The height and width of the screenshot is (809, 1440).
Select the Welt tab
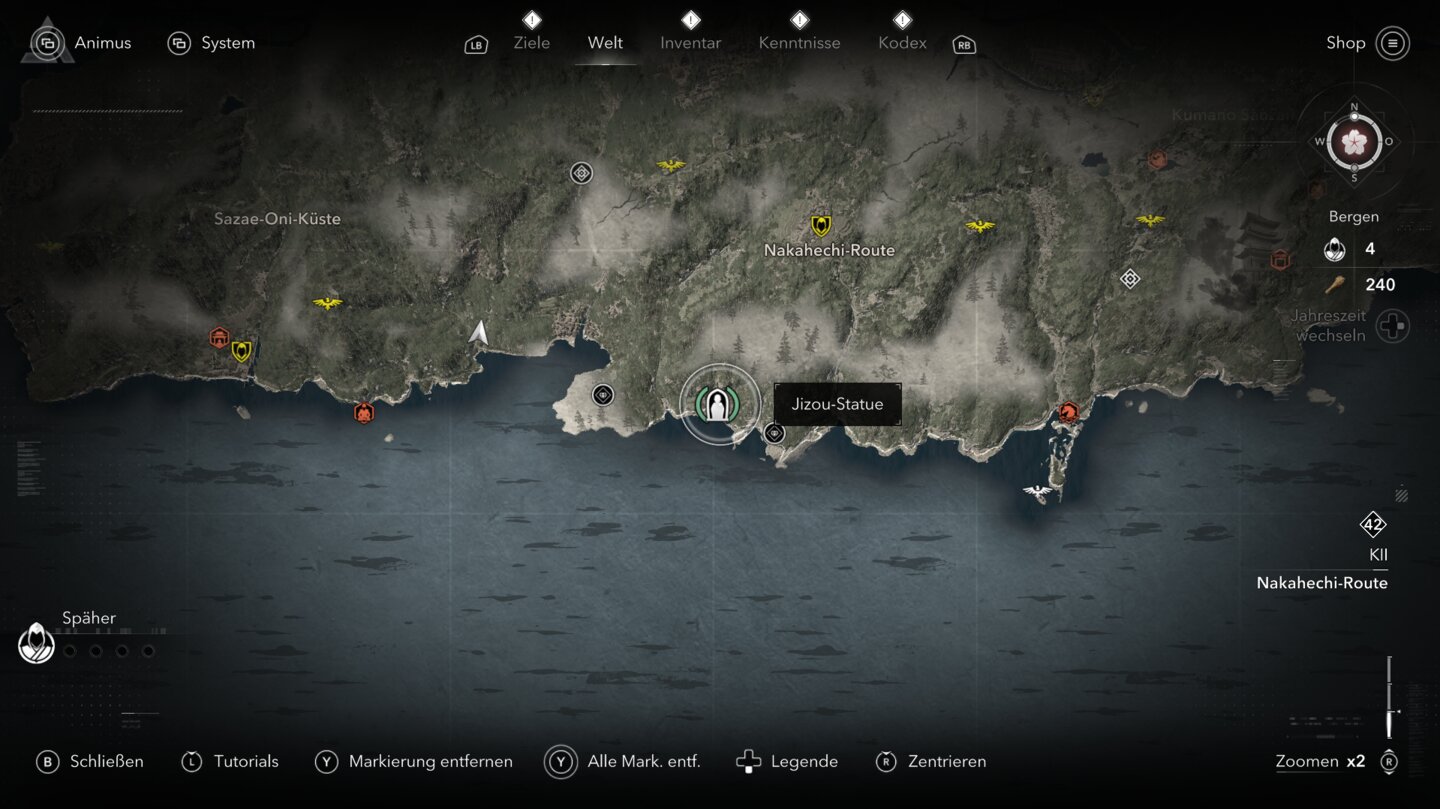[x=605, y=43]
